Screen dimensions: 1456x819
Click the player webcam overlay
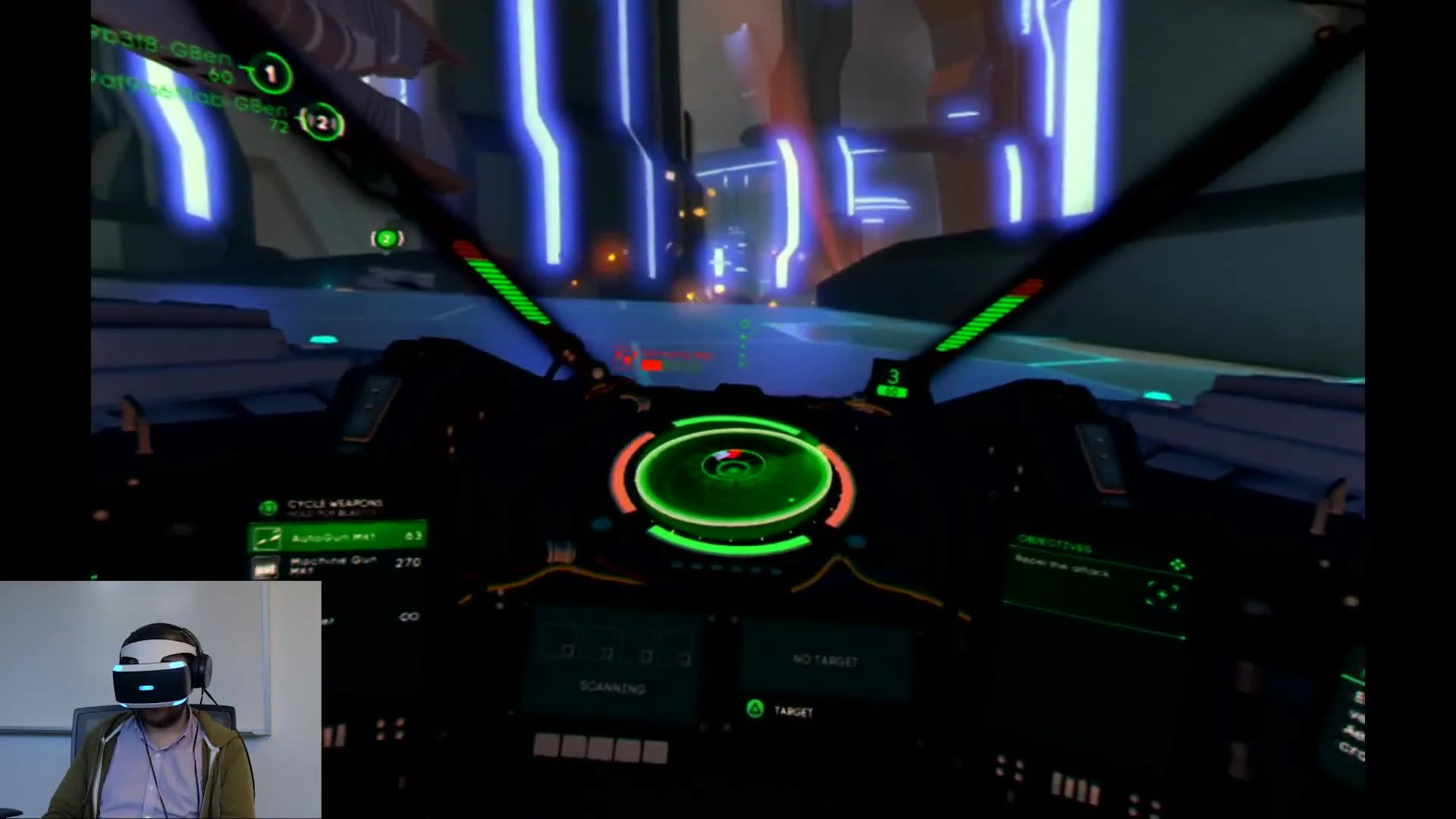point(159,698)
